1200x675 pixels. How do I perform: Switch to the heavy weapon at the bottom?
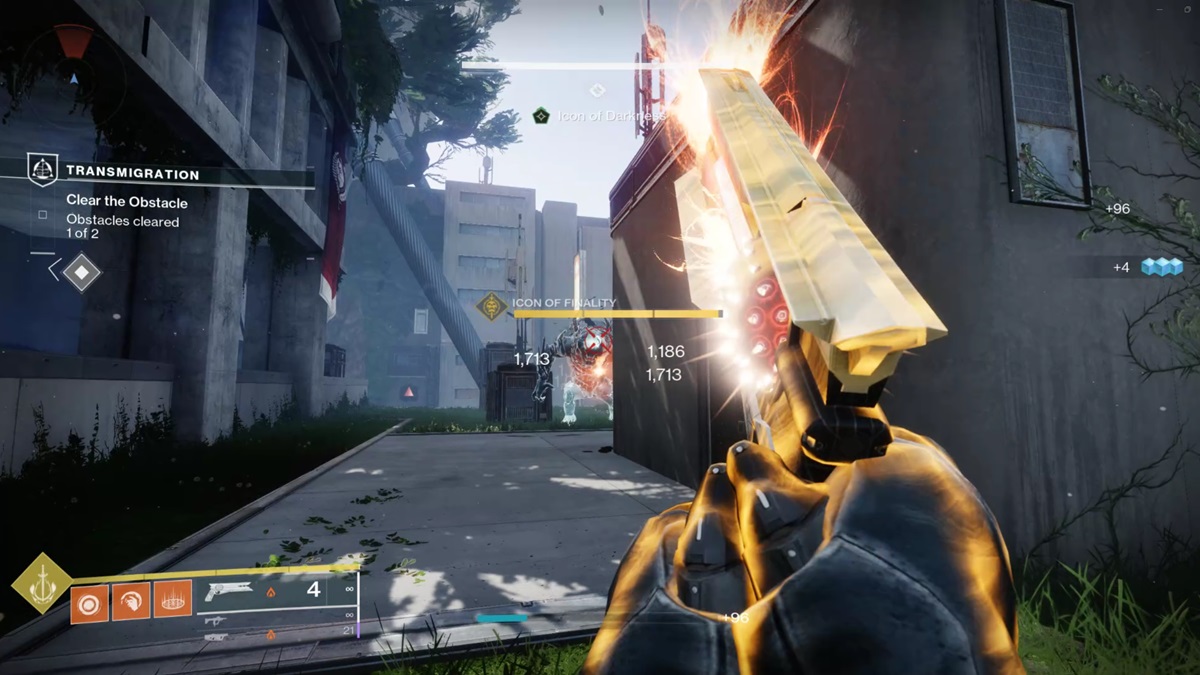216,635
